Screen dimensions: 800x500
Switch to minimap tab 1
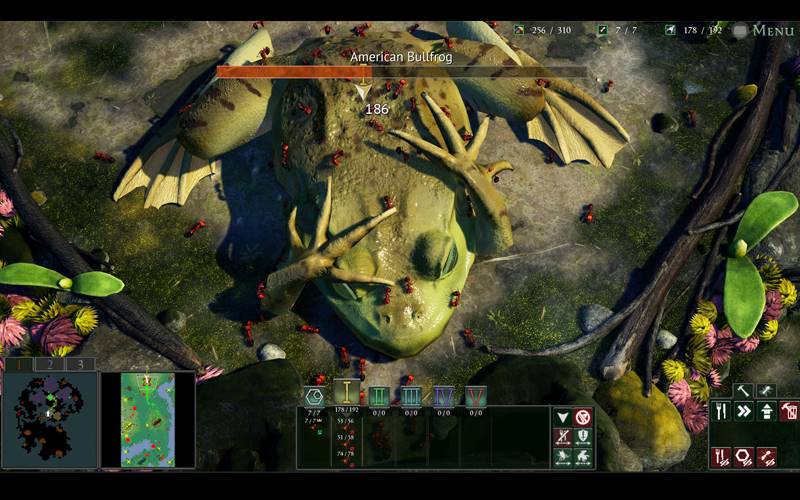click(17, 364)
